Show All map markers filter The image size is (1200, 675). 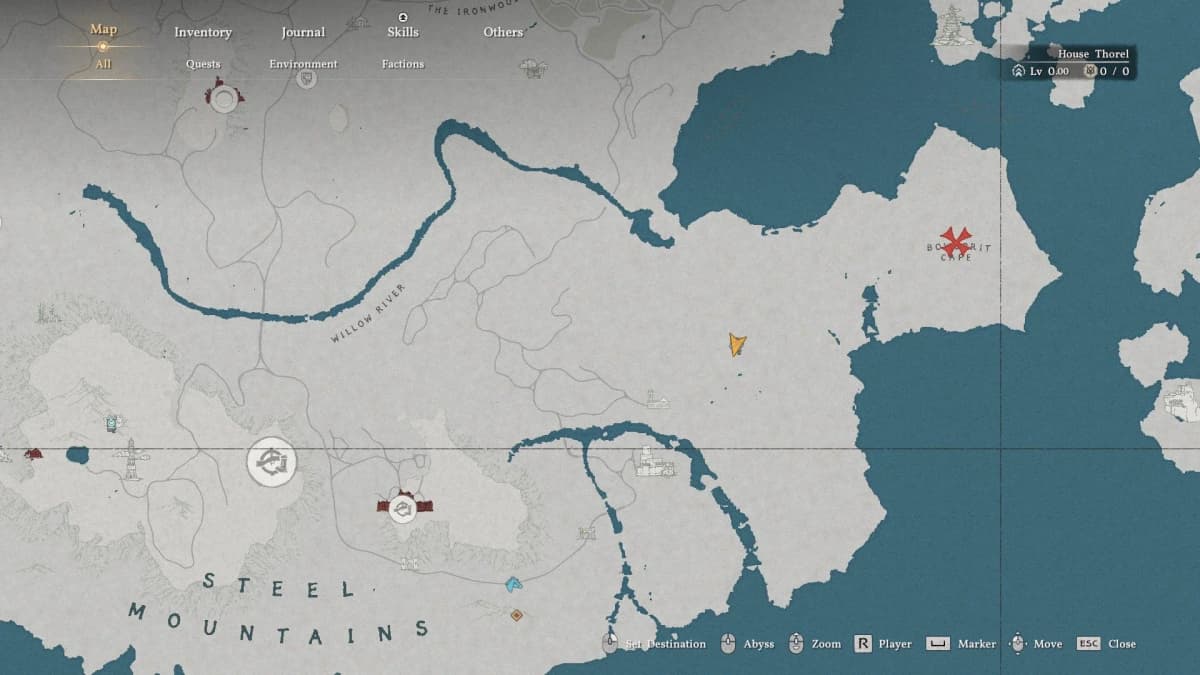click(103, 64)
